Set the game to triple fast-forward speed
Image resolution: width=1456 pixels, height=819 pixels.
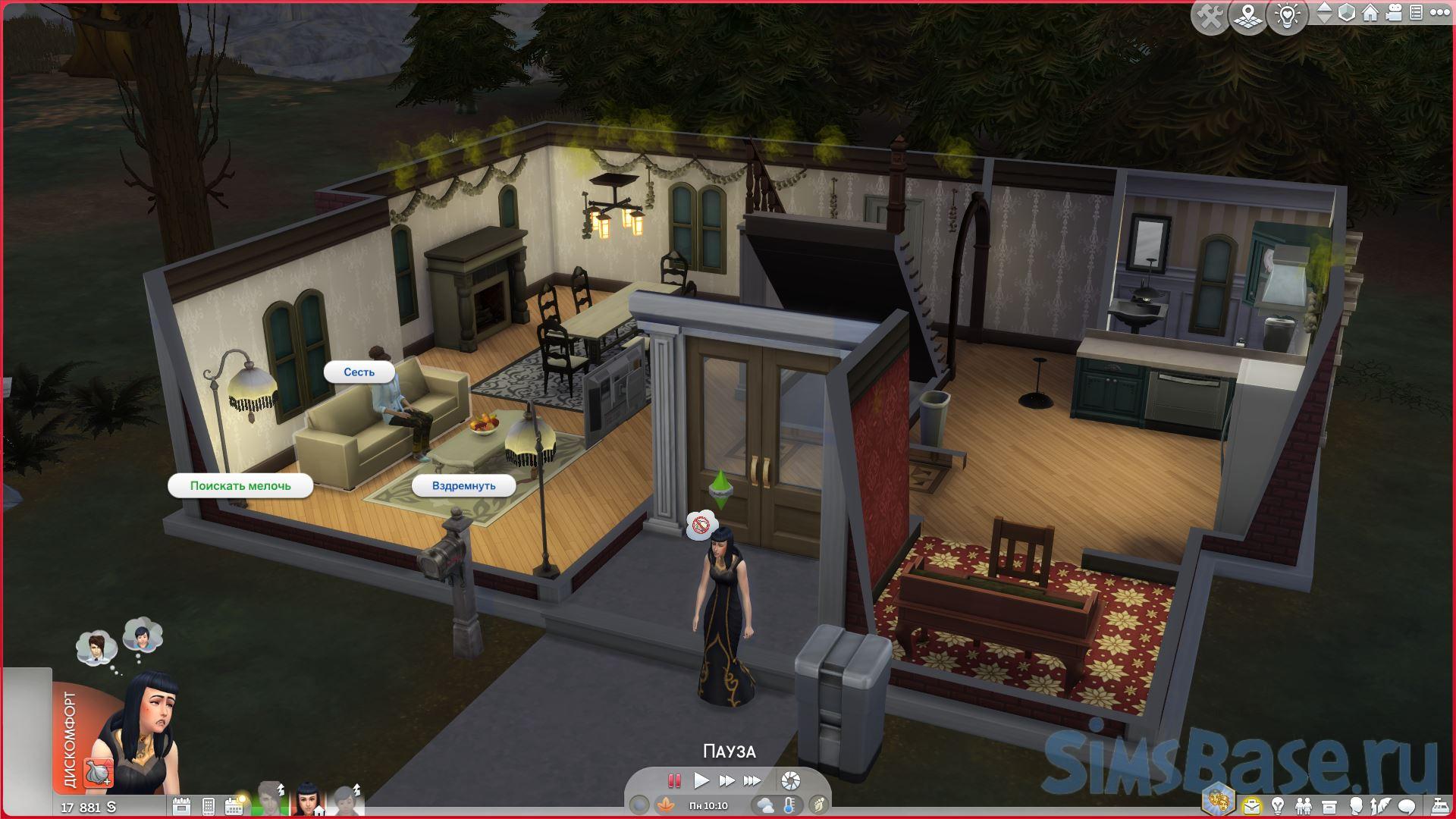tap(752, 780)
